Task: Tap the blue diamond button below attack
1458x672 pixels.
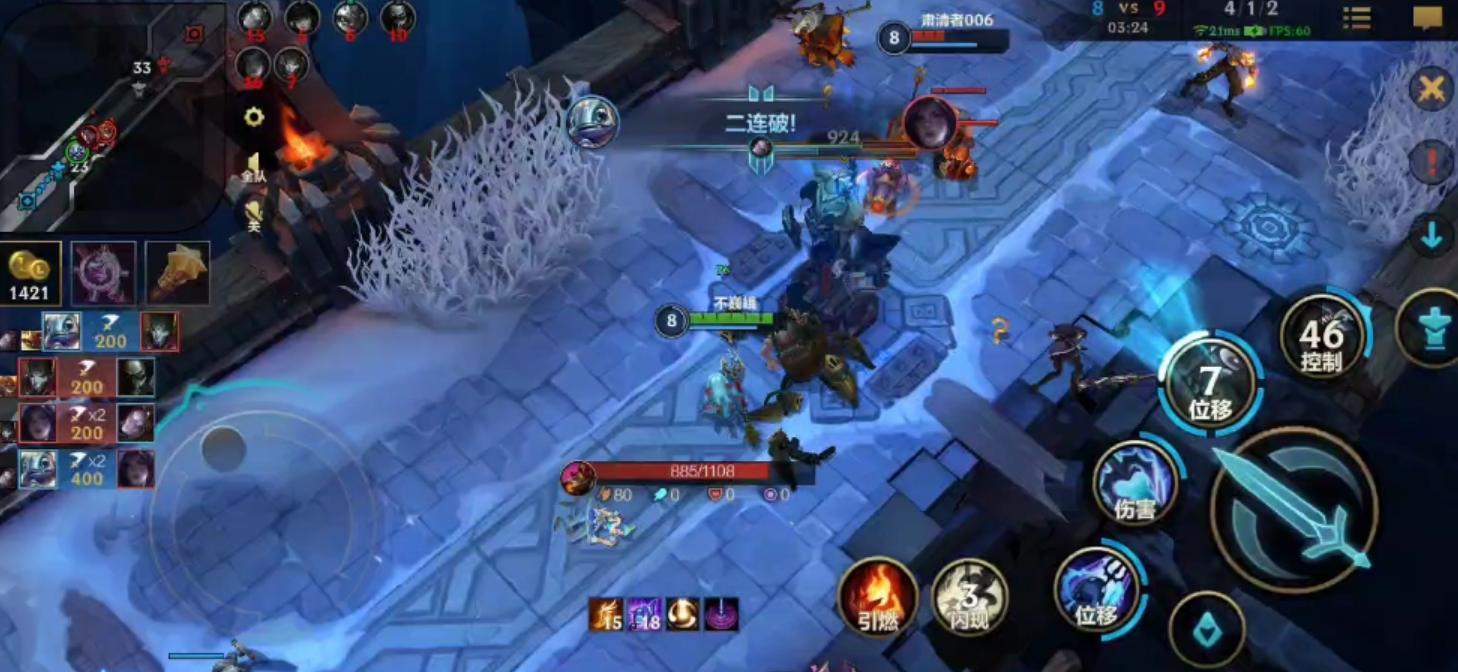Action: pyautogui.click(x=1207, y=629)
